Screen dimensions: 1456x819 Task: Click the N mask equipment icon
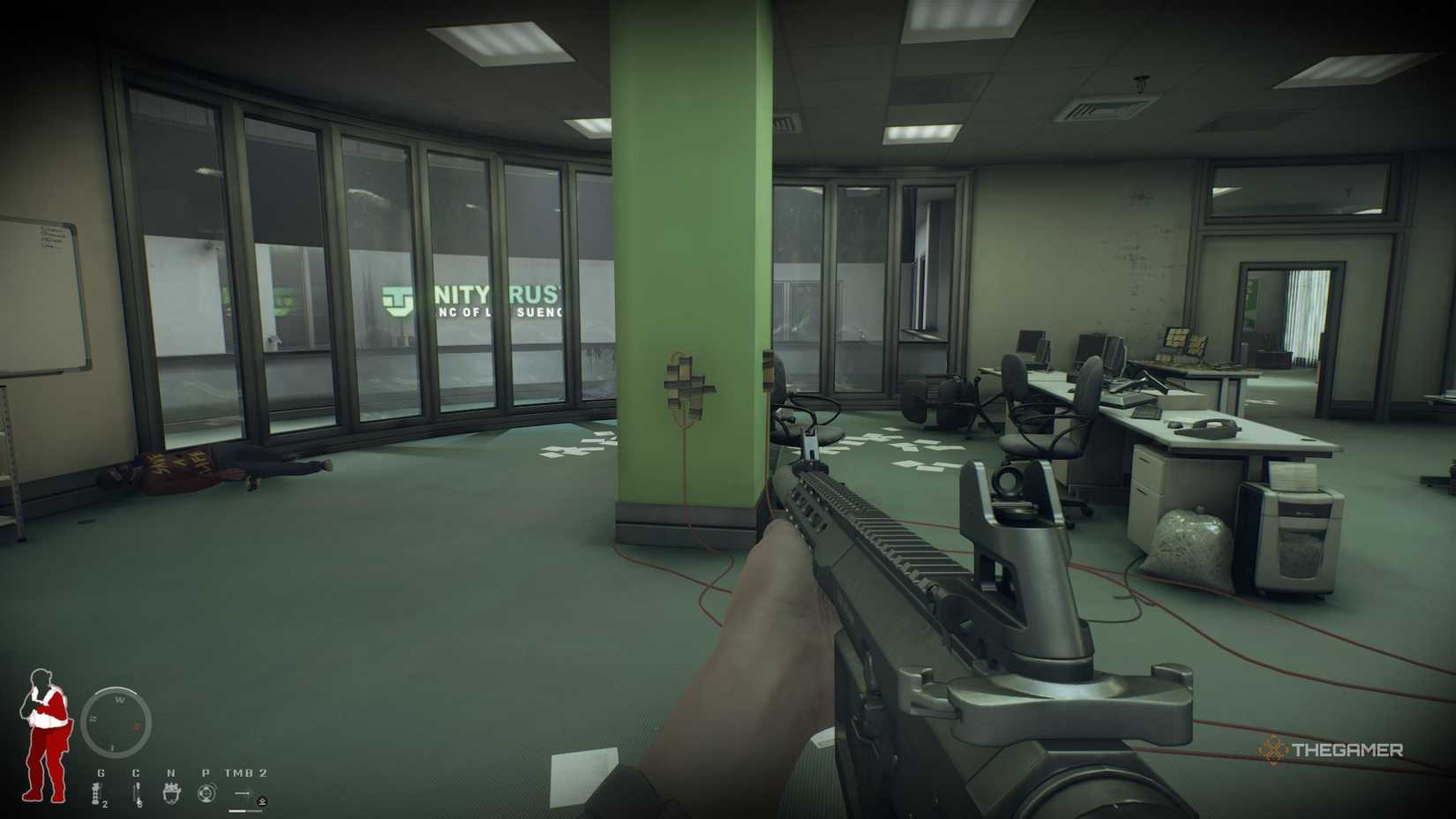(x=171, y=794)
